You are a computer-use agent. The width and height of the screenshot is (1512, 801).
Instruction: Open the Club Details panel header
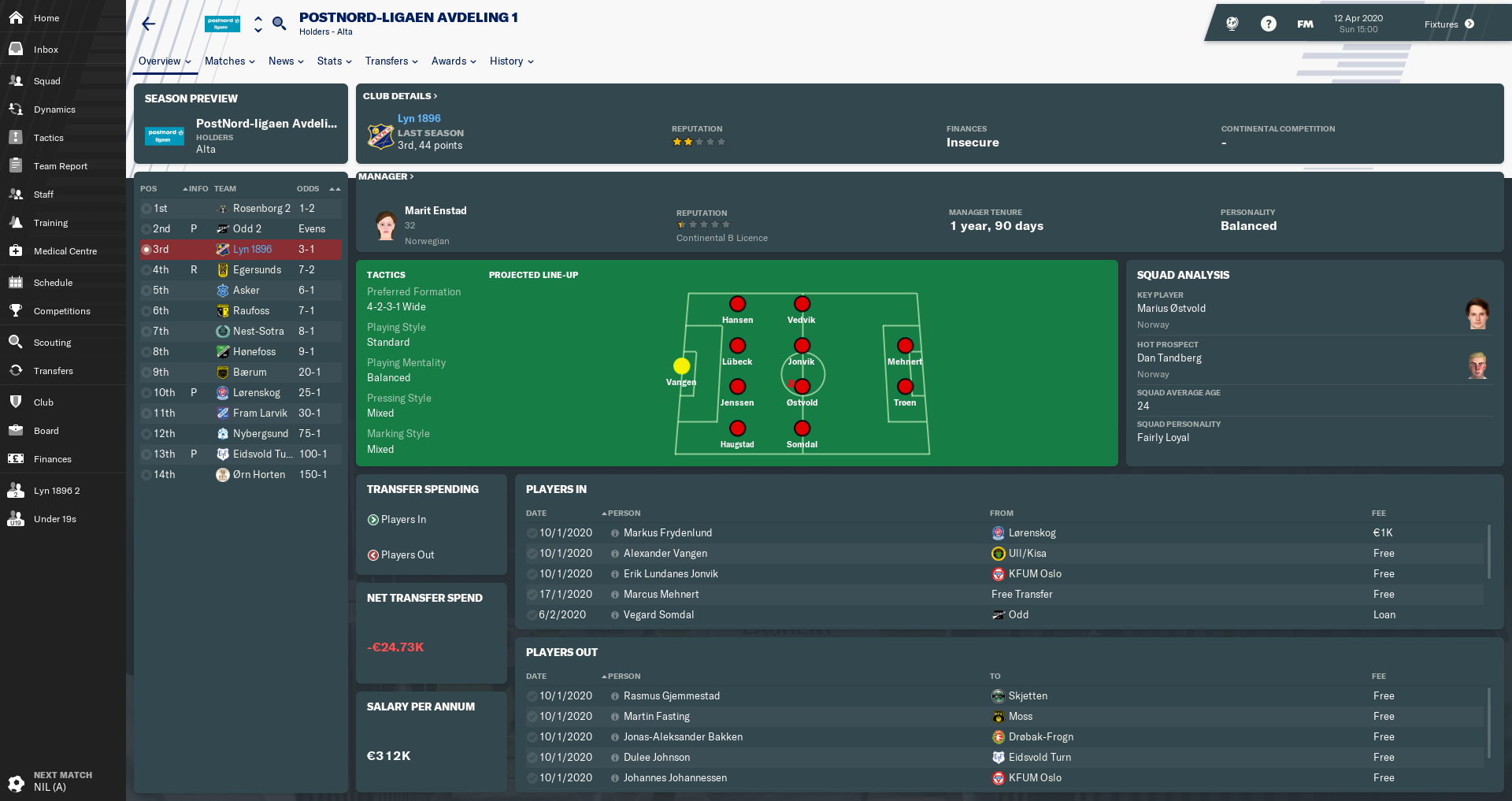[399, 96]
